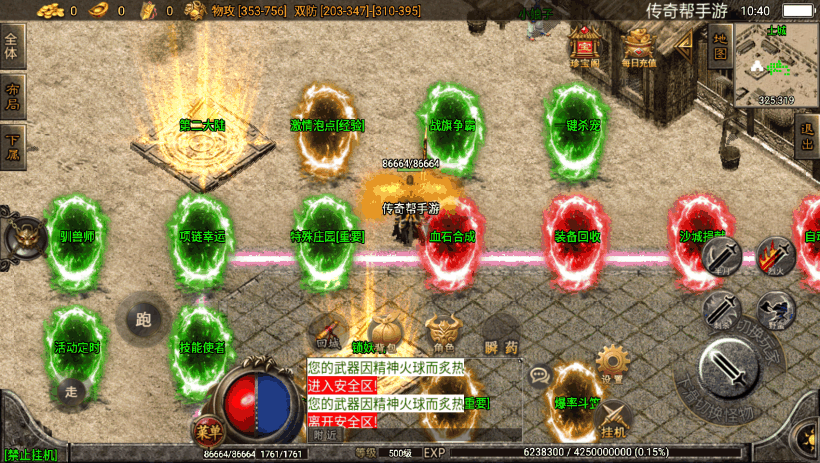820x463 pixels.
Task: Open the 珍宝阁 treasure shop
Action: pos(584,46)
